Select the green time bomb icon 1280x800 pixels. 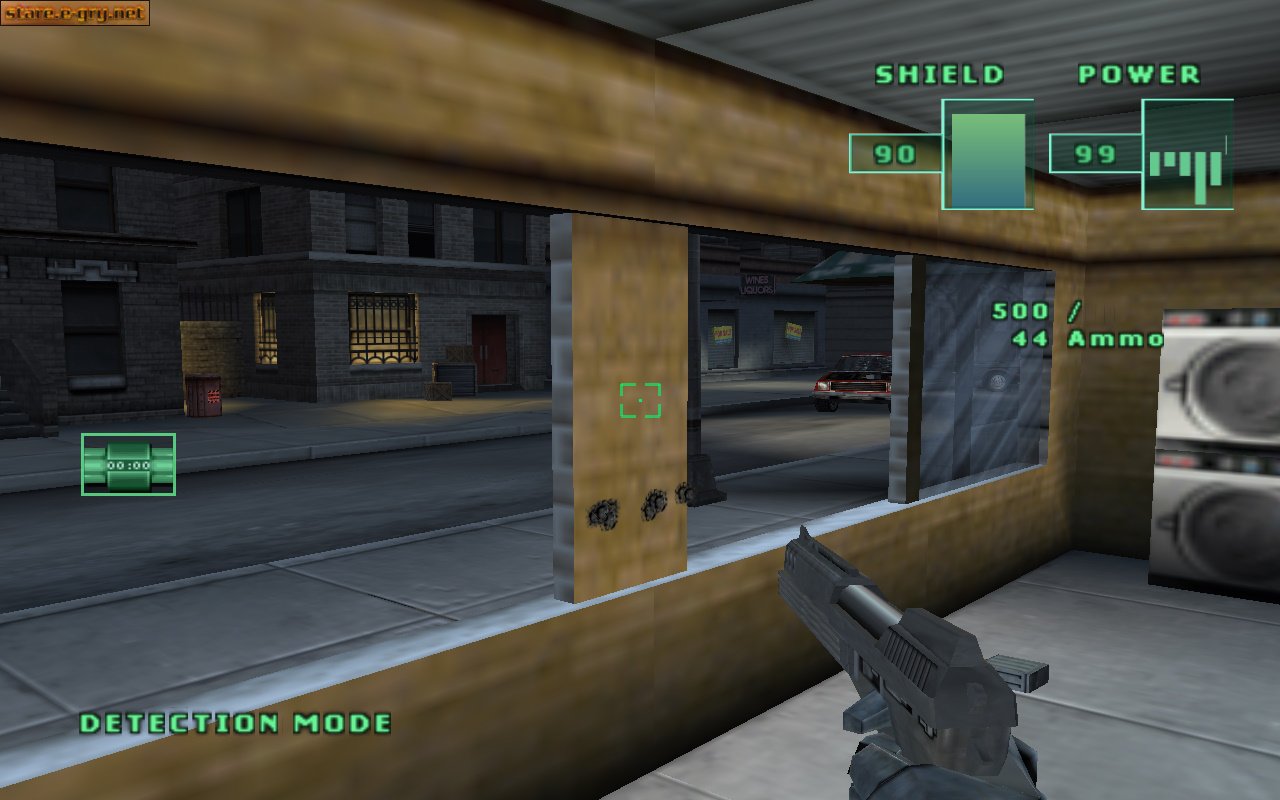coord(128,464)
